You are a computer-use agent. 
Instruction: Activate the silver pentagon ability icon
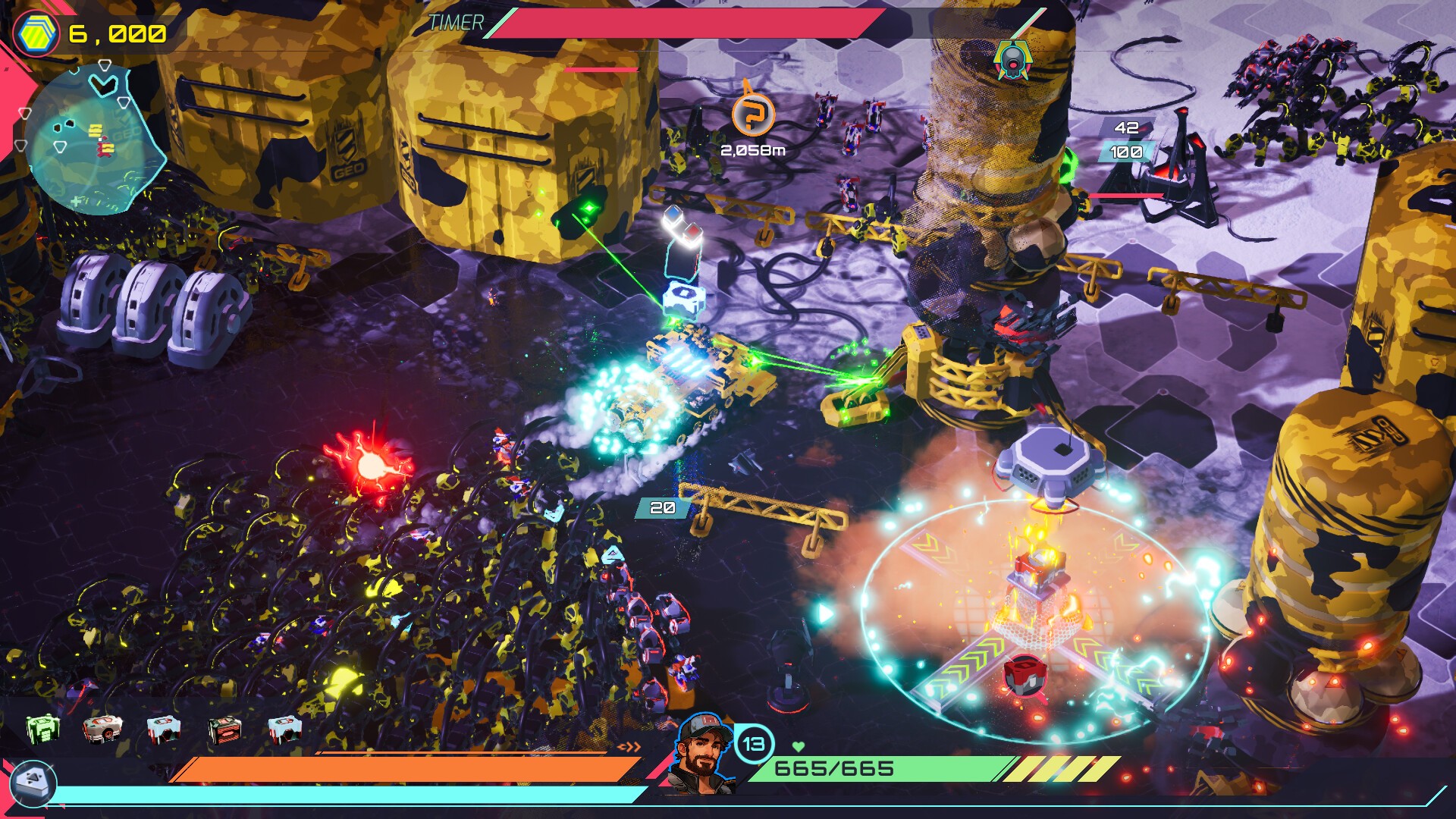coord(34,782)
